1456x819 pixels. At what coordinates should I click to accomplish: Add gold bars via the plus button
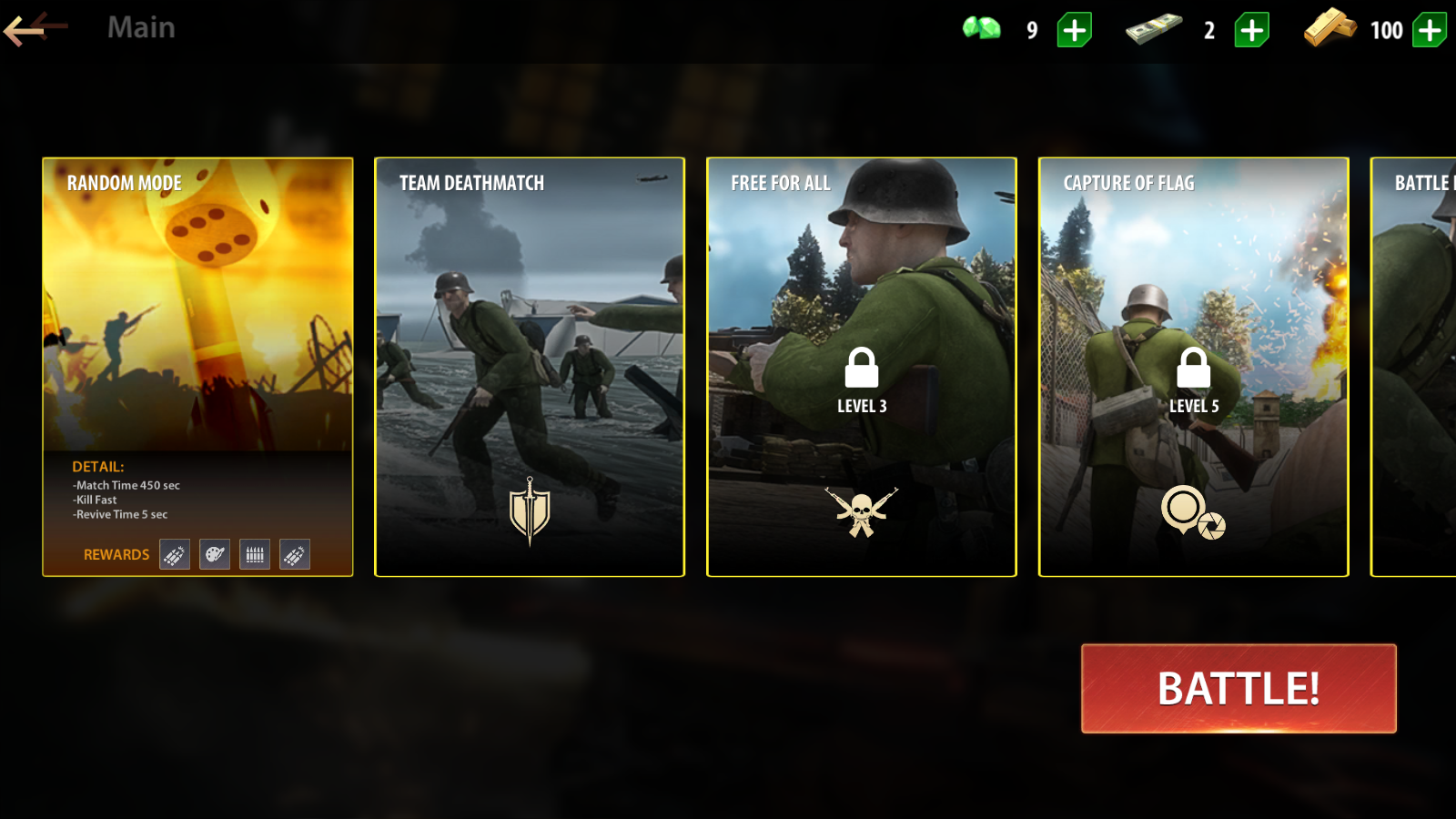click(x=1429, y=30)
